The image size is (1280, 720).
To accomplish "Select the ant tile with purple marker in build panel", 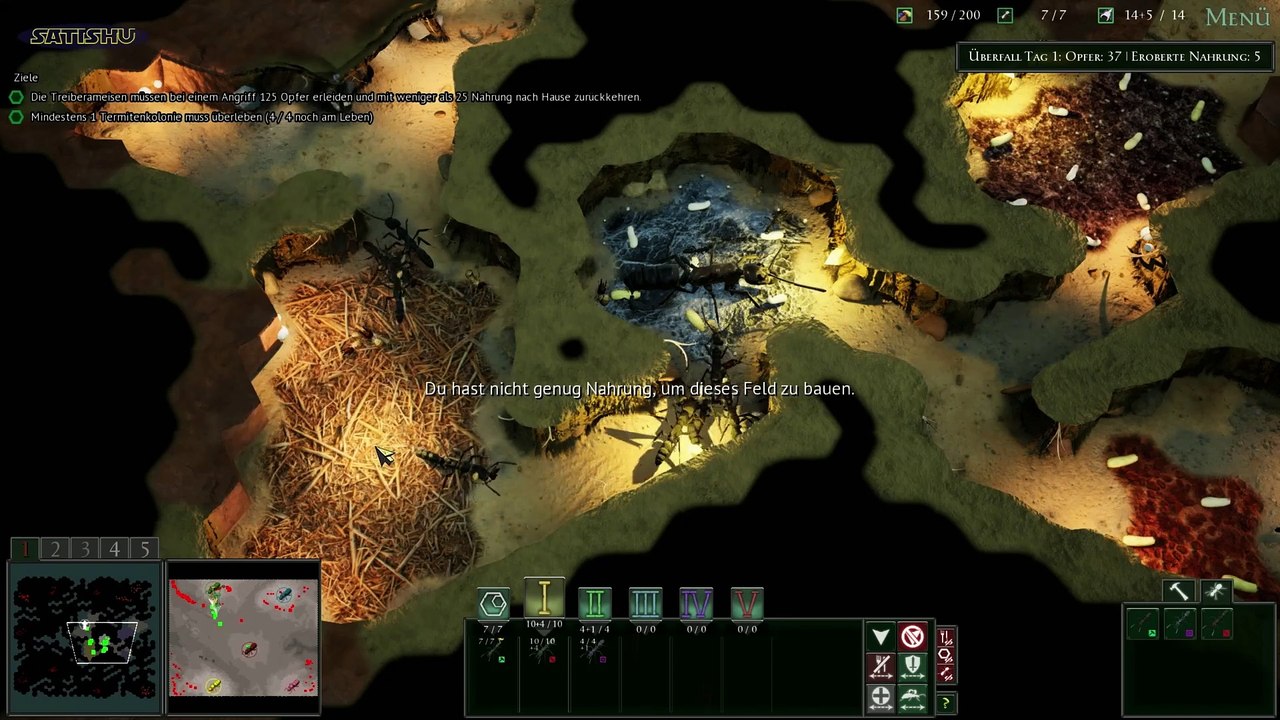I will tap(1180, 624).
